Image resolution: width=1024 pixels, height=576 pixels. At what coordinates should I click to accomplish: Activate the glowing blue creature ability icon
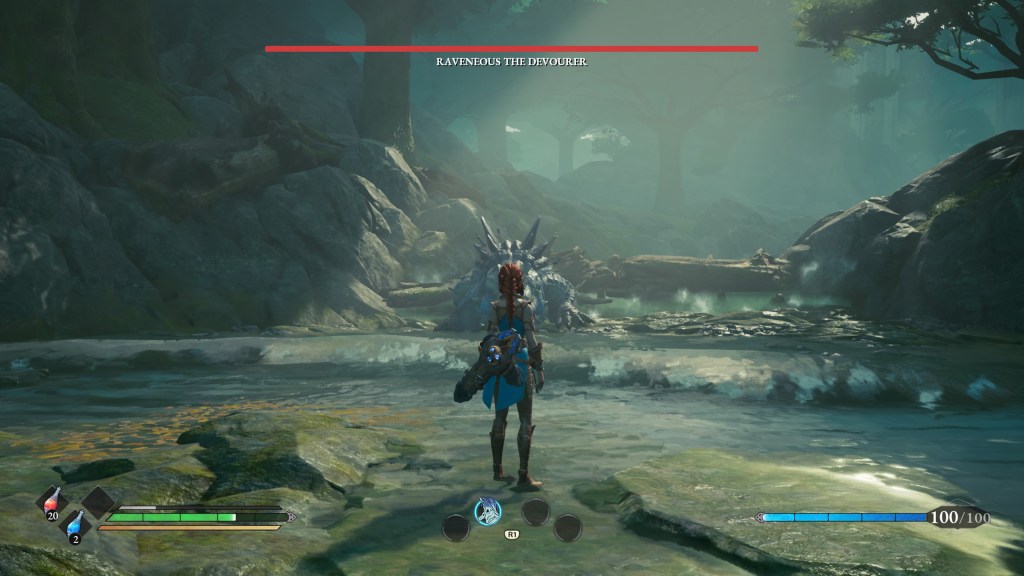coord(487,510)
